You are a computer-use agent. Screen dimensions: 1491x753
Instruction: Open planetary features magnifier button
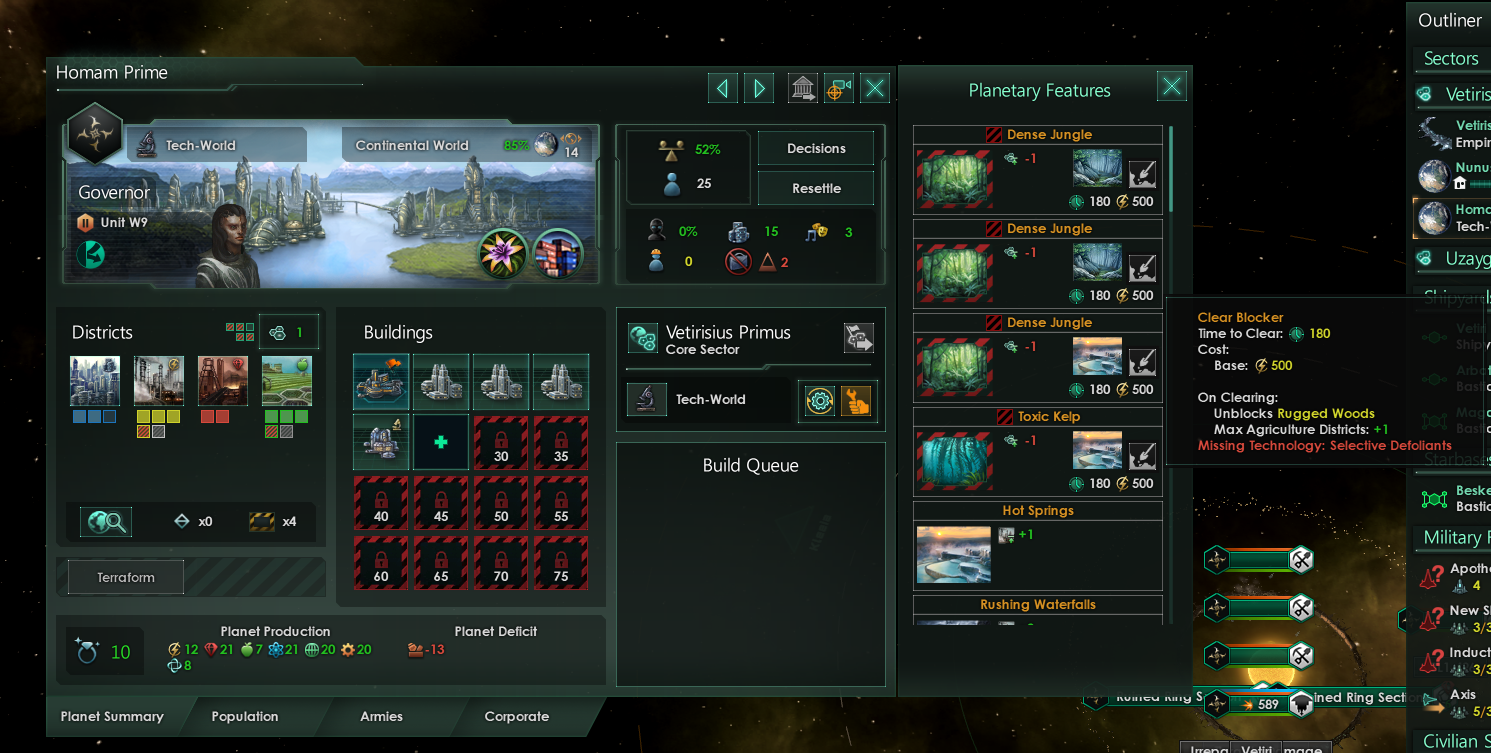tap(106, 521)
